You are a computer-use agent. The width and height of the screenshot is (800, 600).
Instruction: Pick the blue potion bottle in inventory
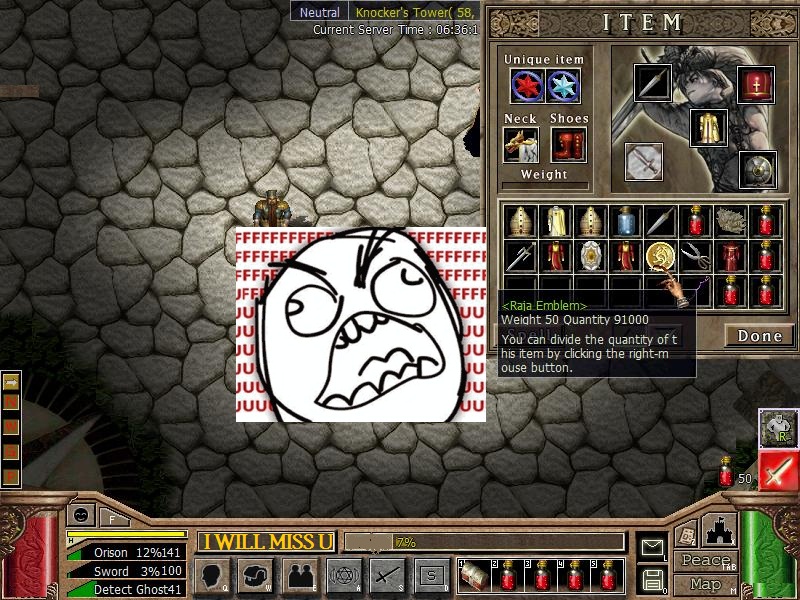(x=627, y=221)
